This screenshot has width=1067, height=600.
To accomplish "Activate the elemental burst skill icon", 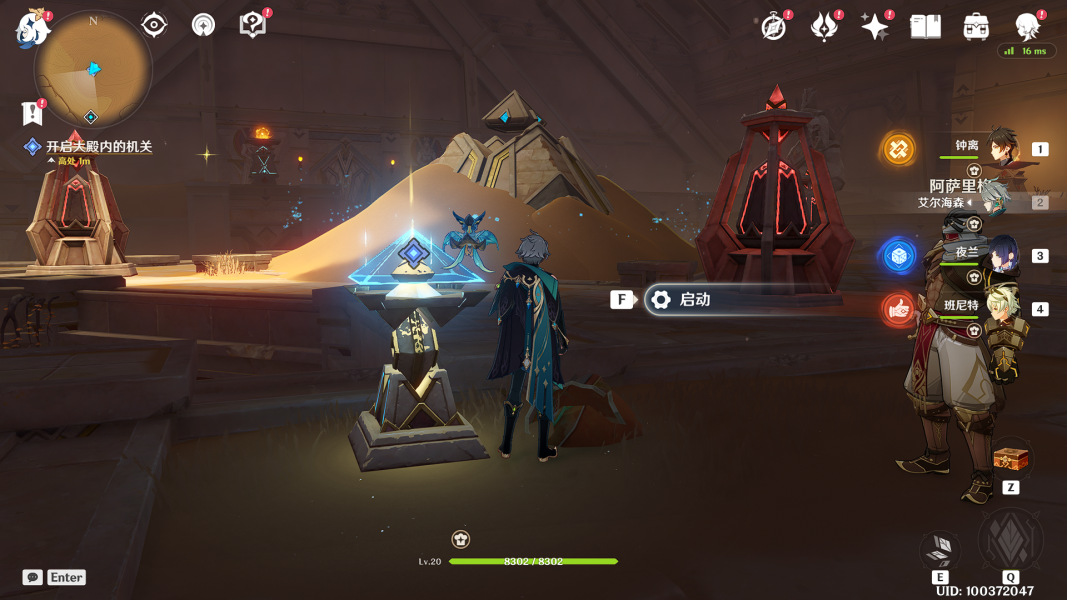I will coord(1010,540).
